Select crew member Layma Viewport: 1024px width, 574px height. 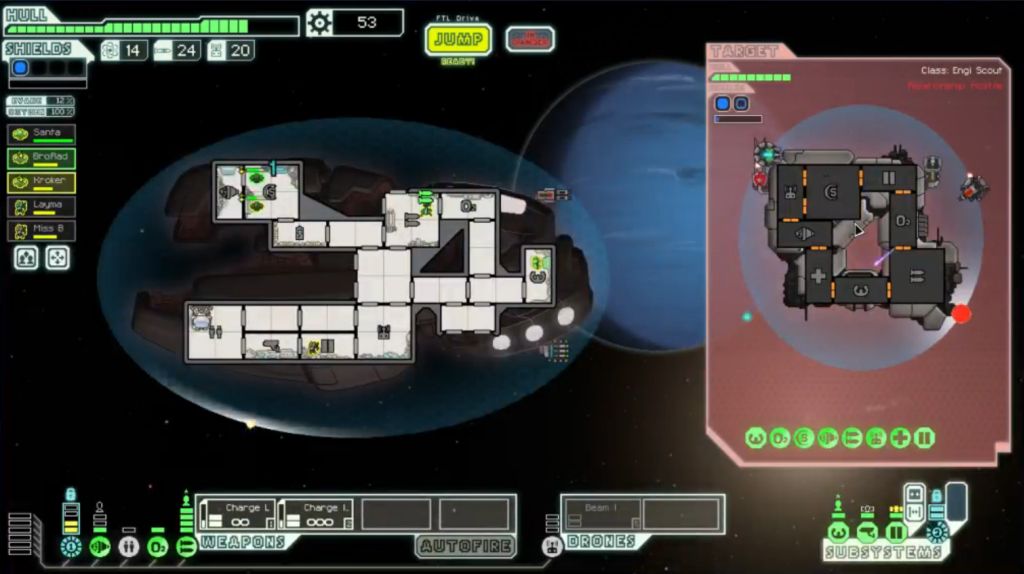pyautogui.click(x=41, y=206)
